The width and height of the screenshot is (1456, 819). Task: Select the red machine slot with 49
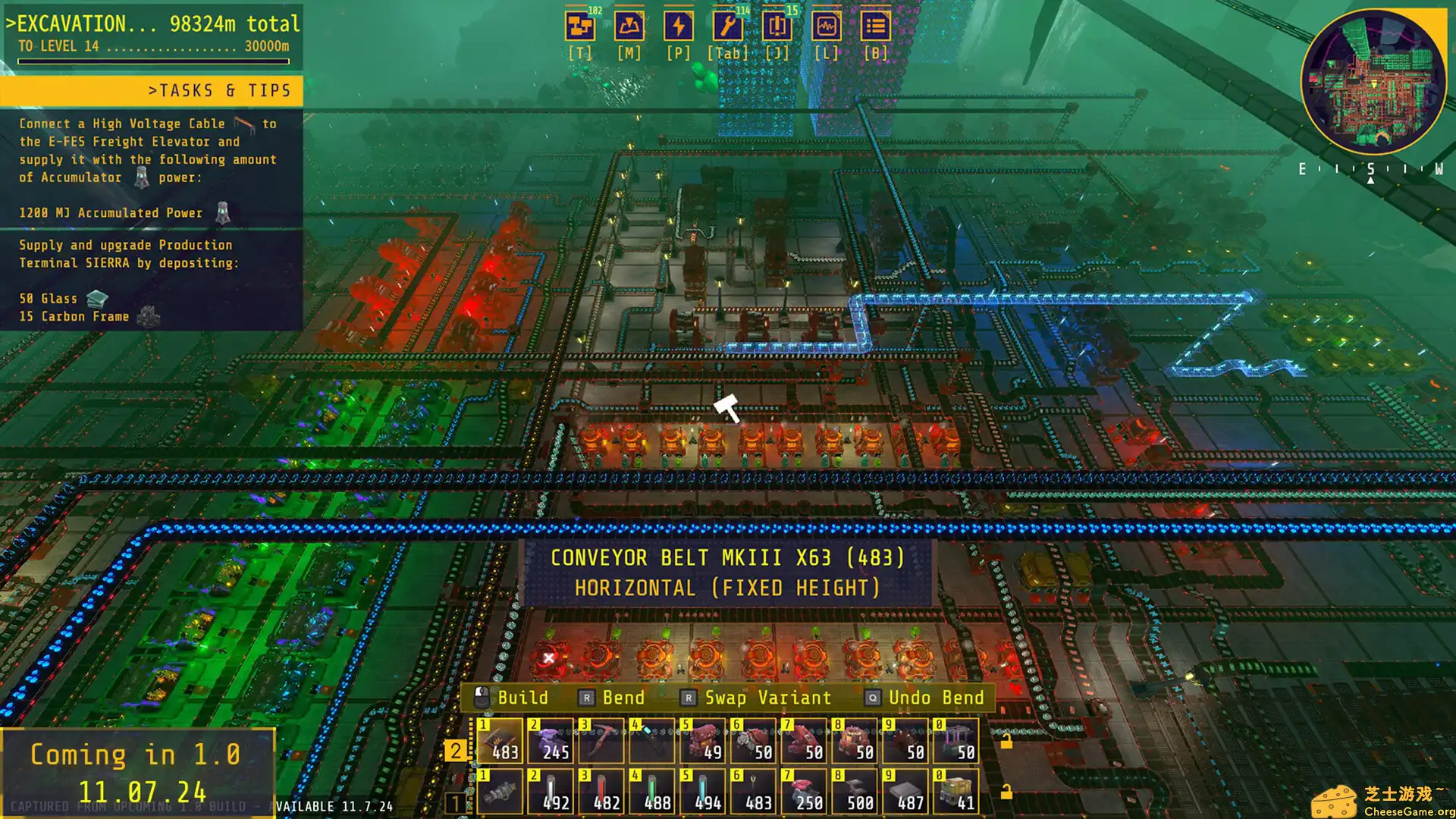(703, 741)
